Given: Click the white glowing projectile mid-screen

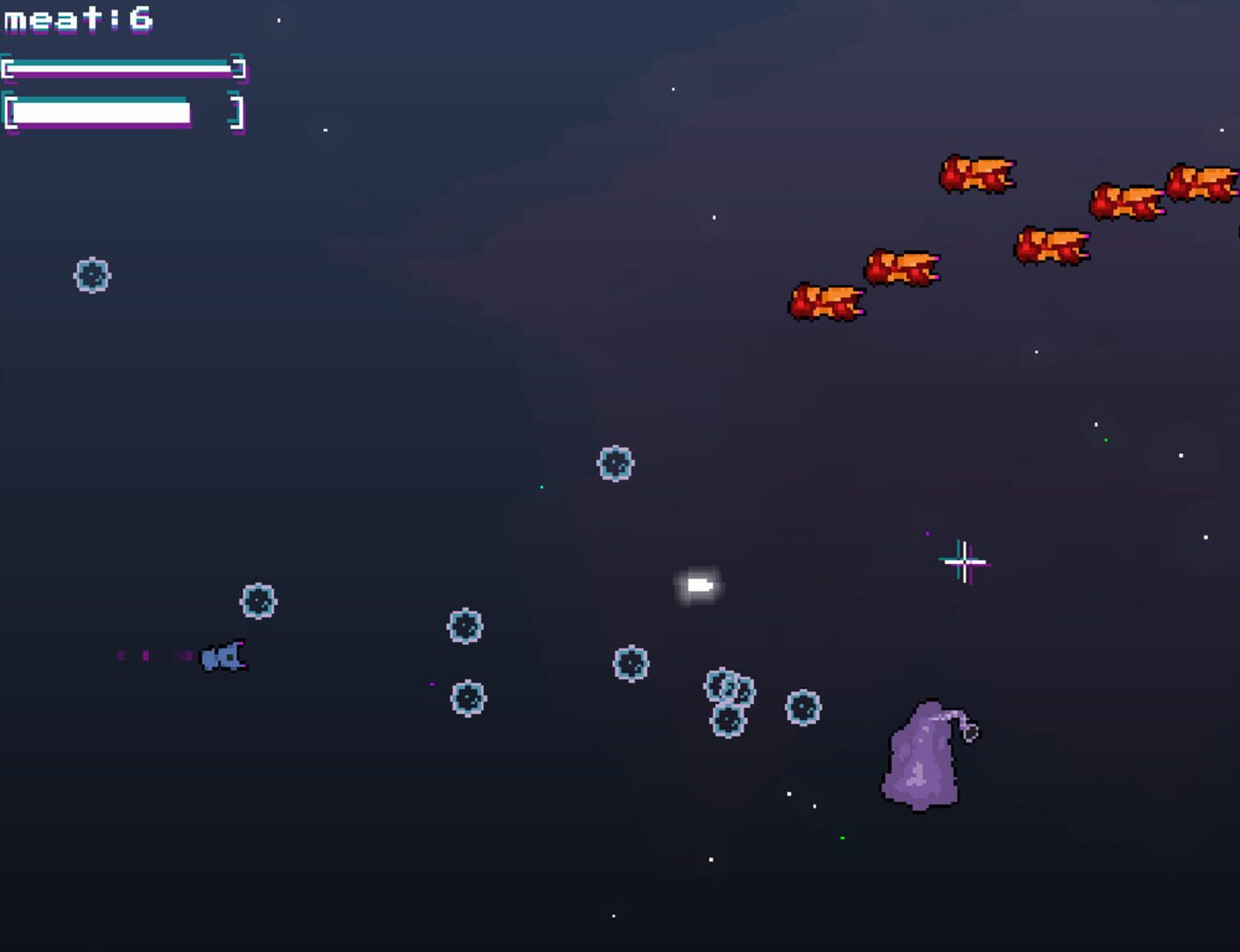Looking at the screenshot, I should (x=699, y=584).
